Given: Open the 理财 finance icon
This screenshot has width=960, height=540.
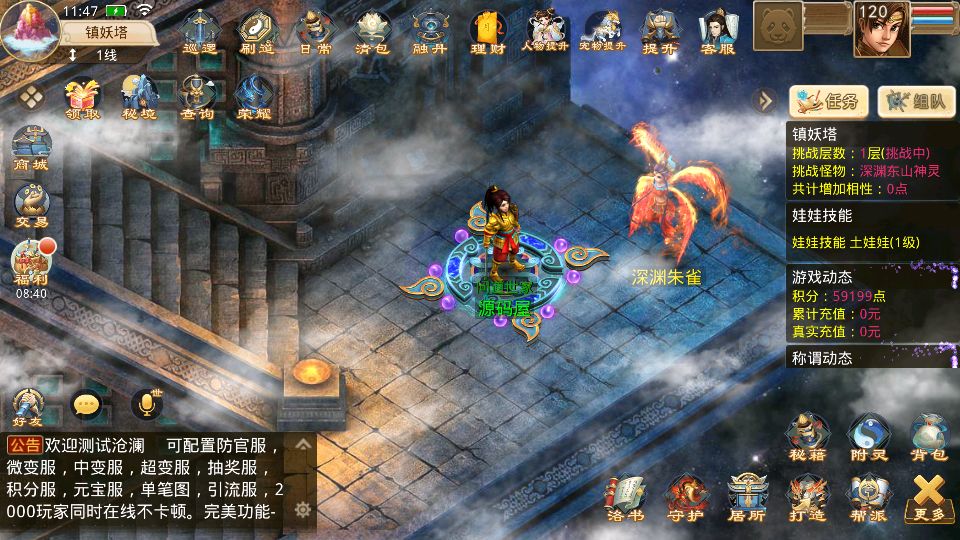Looking at the screenshot, I should [x=488, y=31].
